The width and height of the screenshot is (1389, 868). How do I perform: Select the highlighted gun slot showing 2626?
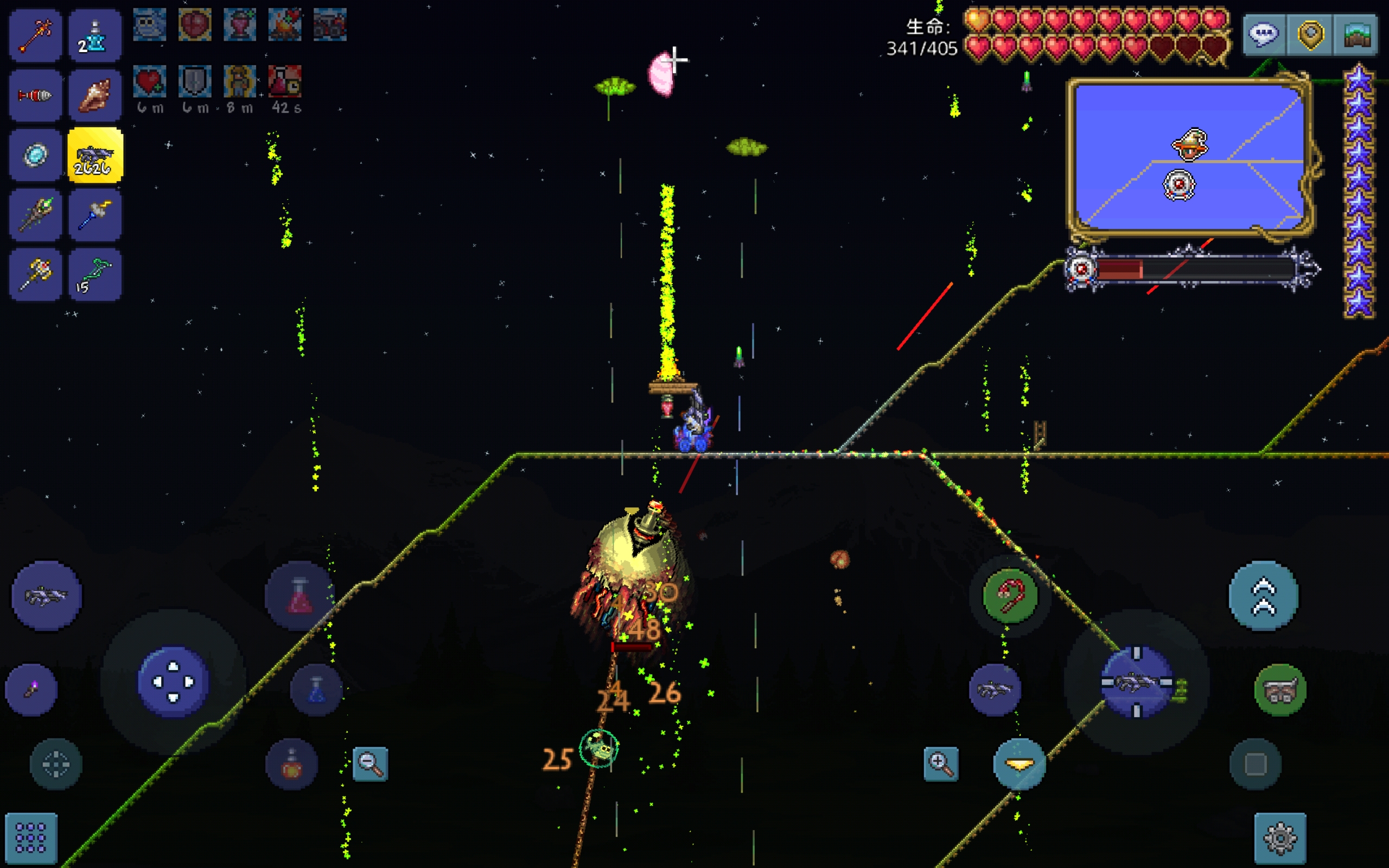point(95,155)
